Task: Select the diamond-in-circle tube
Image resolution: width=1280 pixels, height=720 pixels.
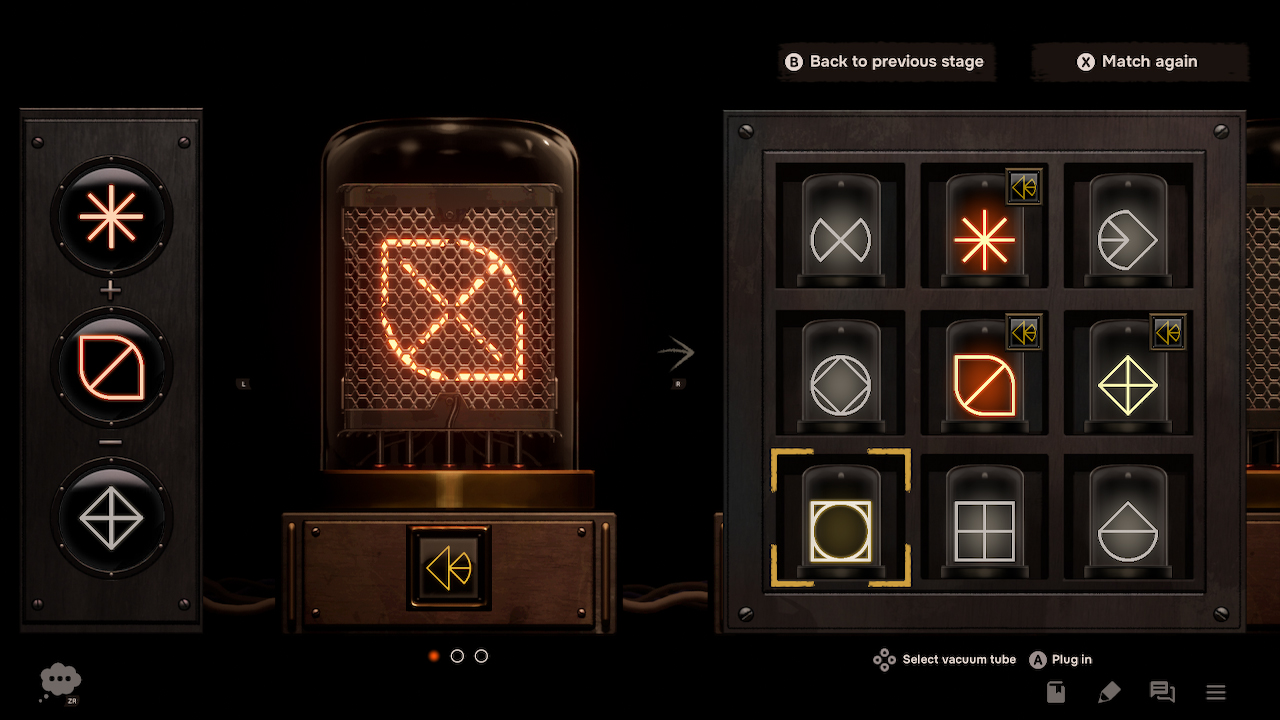Action: (x=840, y=382)
